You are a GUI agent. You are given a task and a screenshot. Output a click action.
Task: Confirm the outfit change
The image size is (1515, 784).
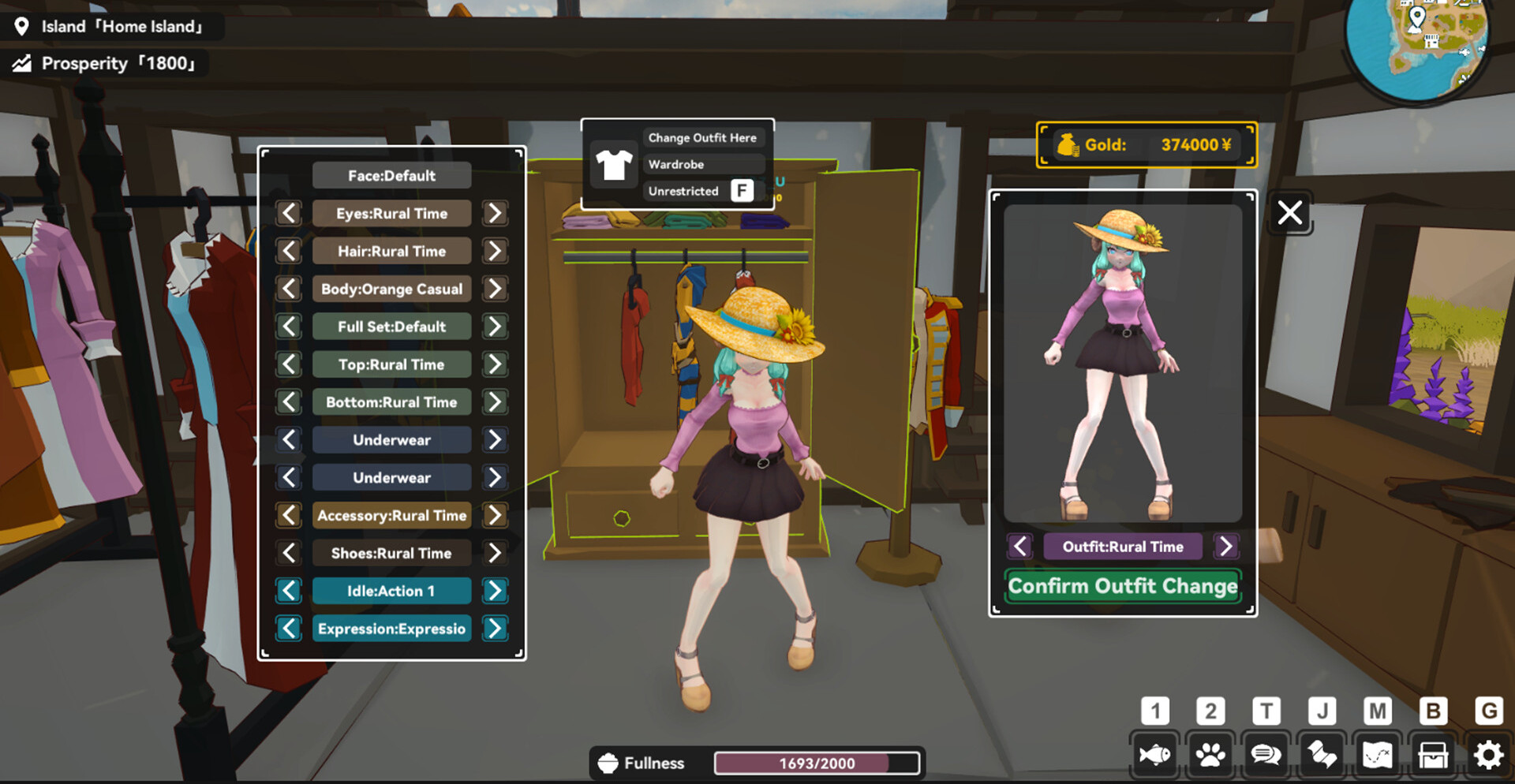coord(1123,586)
